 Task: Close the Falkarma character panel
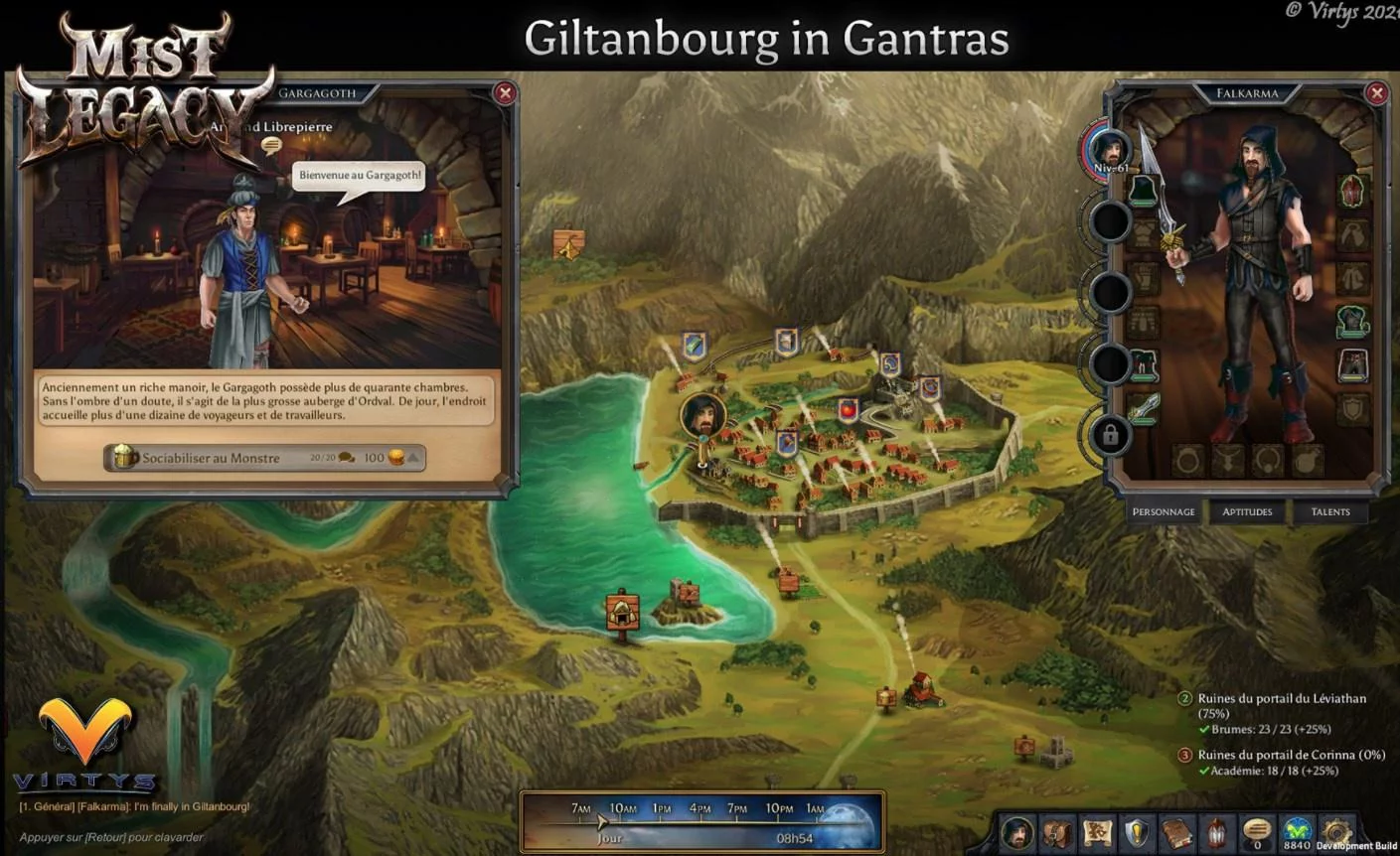(x=1376, y=93)
